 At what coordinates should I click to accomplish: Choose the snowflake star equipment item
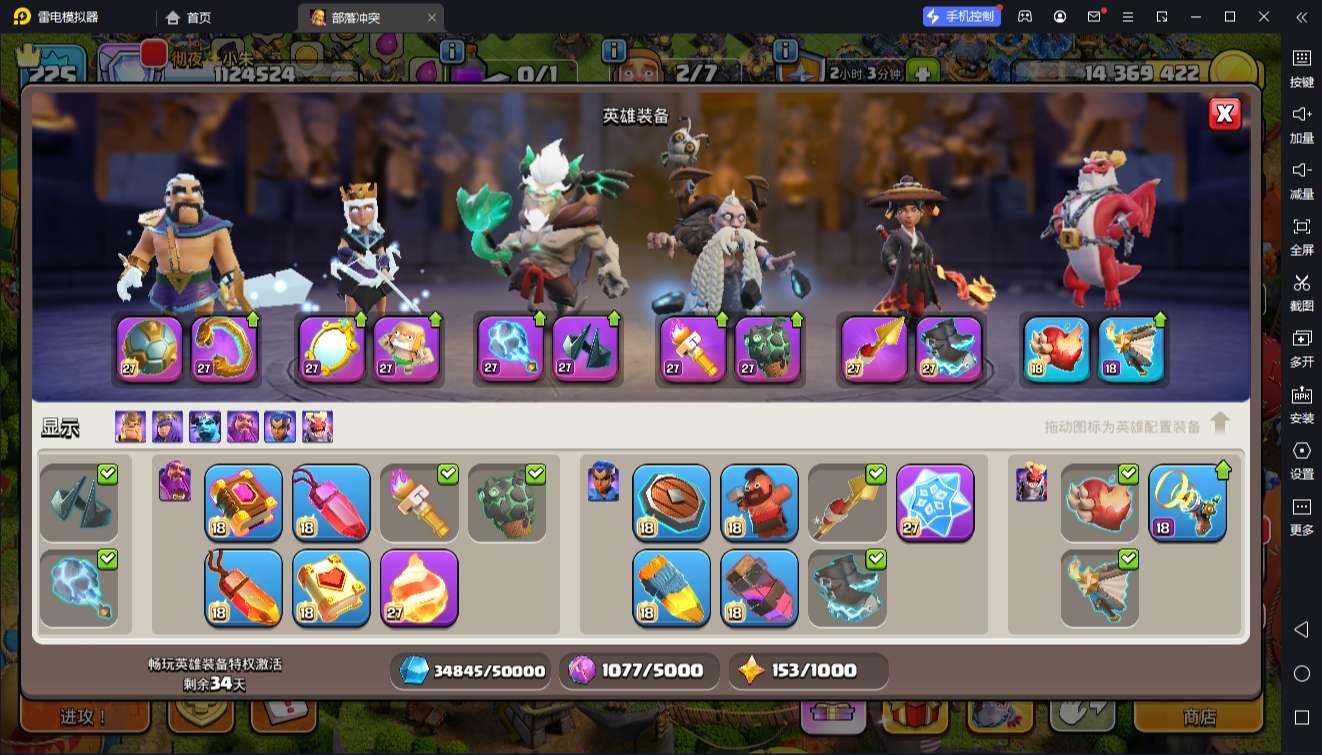[x=935, y=503]
